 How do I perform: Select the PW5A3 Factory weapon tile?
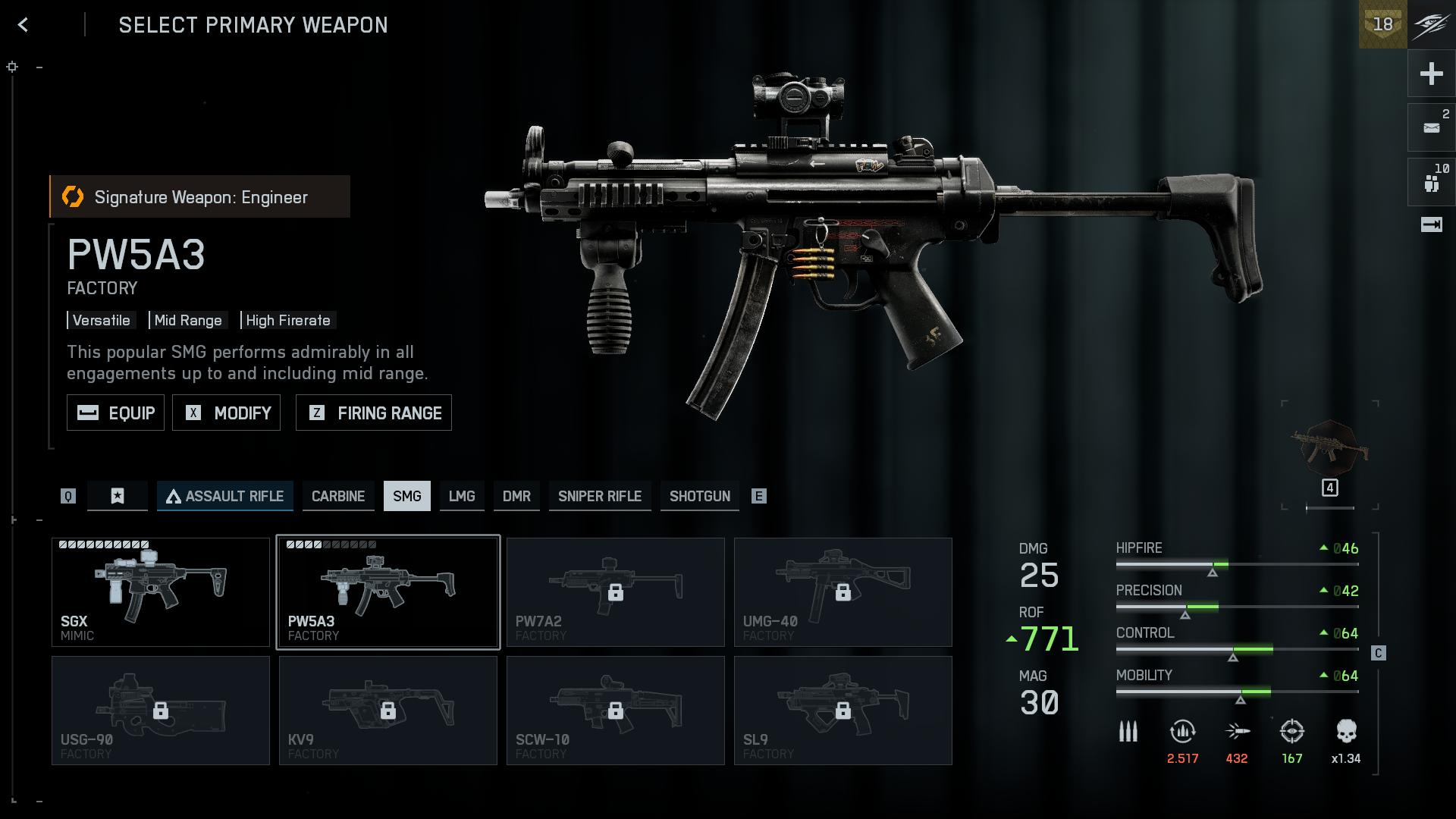click(x=388, y=592)
